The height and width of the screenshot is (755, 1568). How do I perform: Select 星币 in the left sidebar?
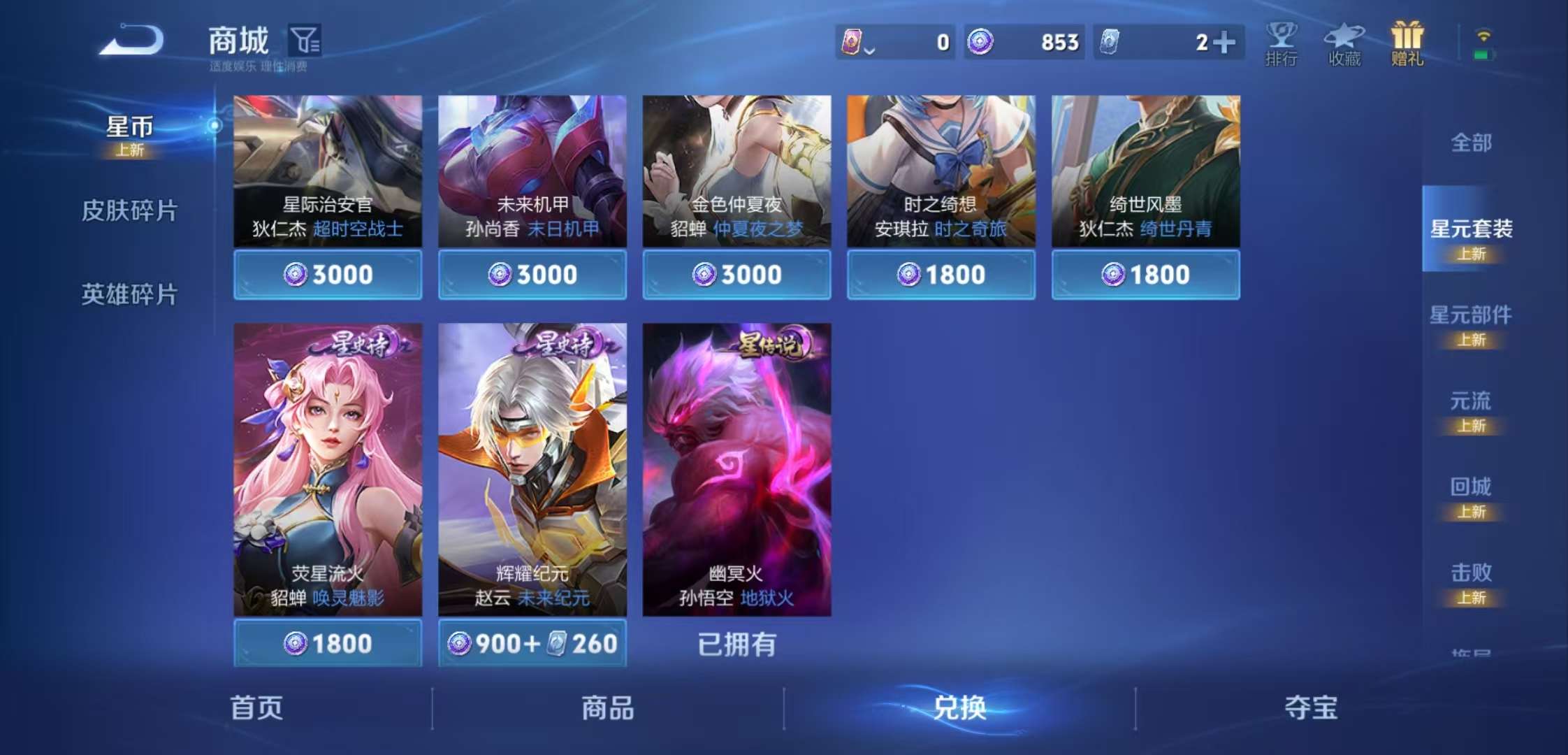tap(129, 128)
